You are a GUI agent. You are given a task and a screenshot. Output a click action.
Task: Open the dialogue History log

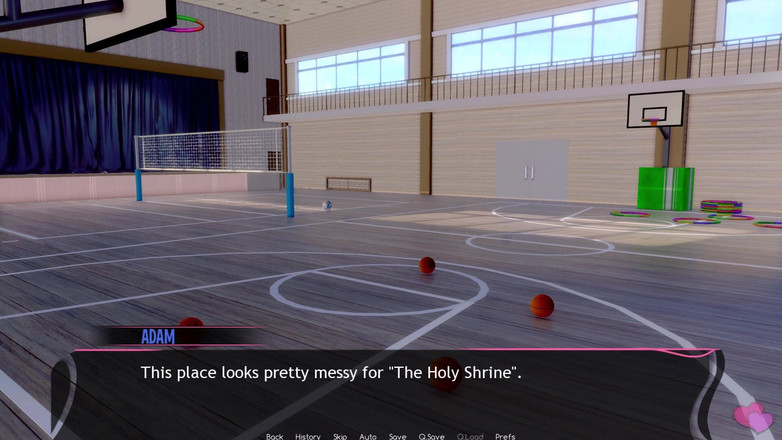308,436
